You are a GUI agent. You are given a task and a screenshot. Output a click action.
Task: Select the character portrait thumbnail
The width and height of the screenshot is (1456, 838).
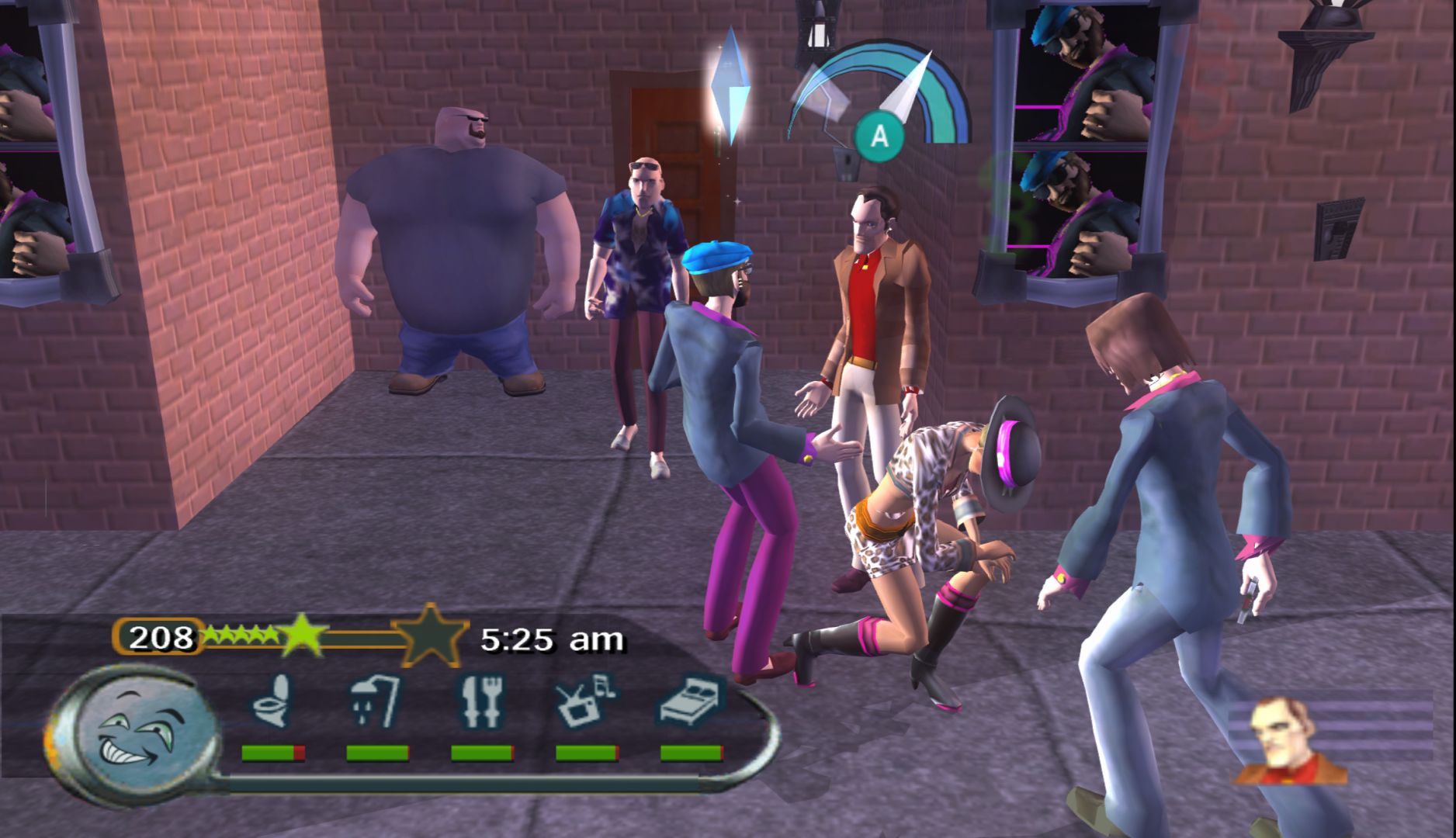[x=1290, y=742]
